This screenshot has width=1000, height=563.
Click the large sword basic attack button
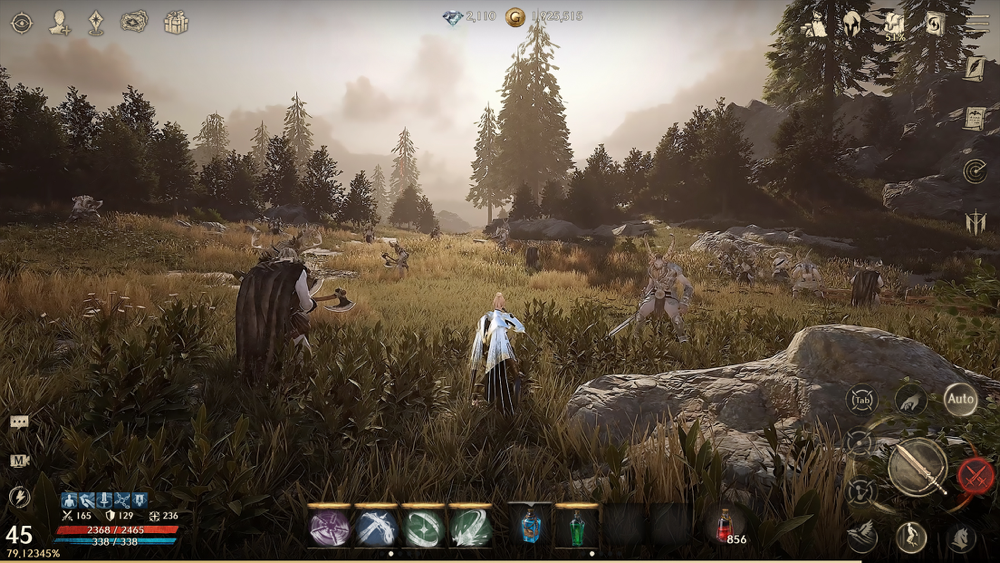(x=917, y=466)
